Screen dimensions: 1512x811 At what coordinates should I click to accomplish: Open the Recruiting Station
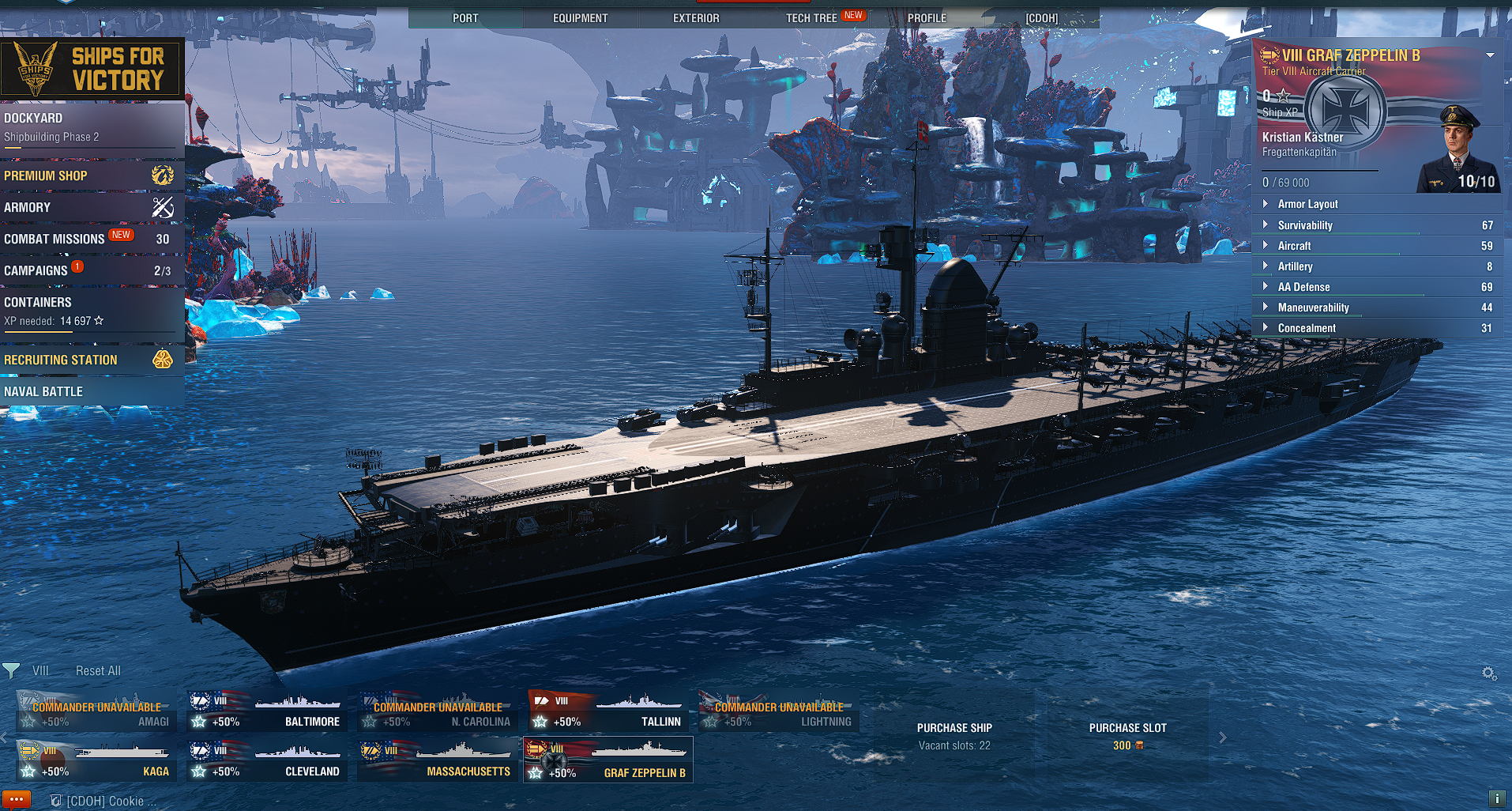91,360
